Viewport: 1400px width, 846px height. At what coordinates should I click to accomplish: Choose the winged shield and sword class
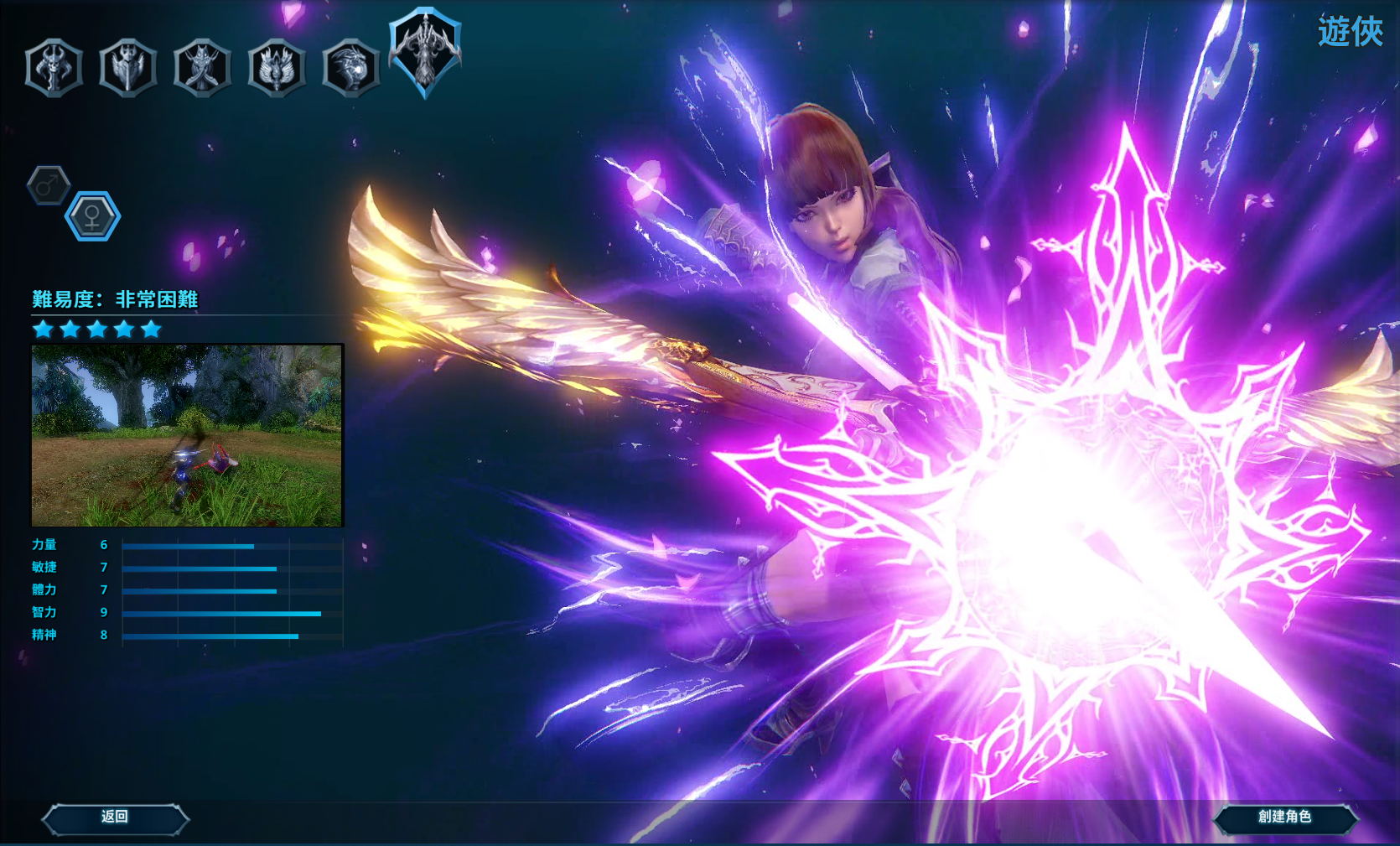127,68
